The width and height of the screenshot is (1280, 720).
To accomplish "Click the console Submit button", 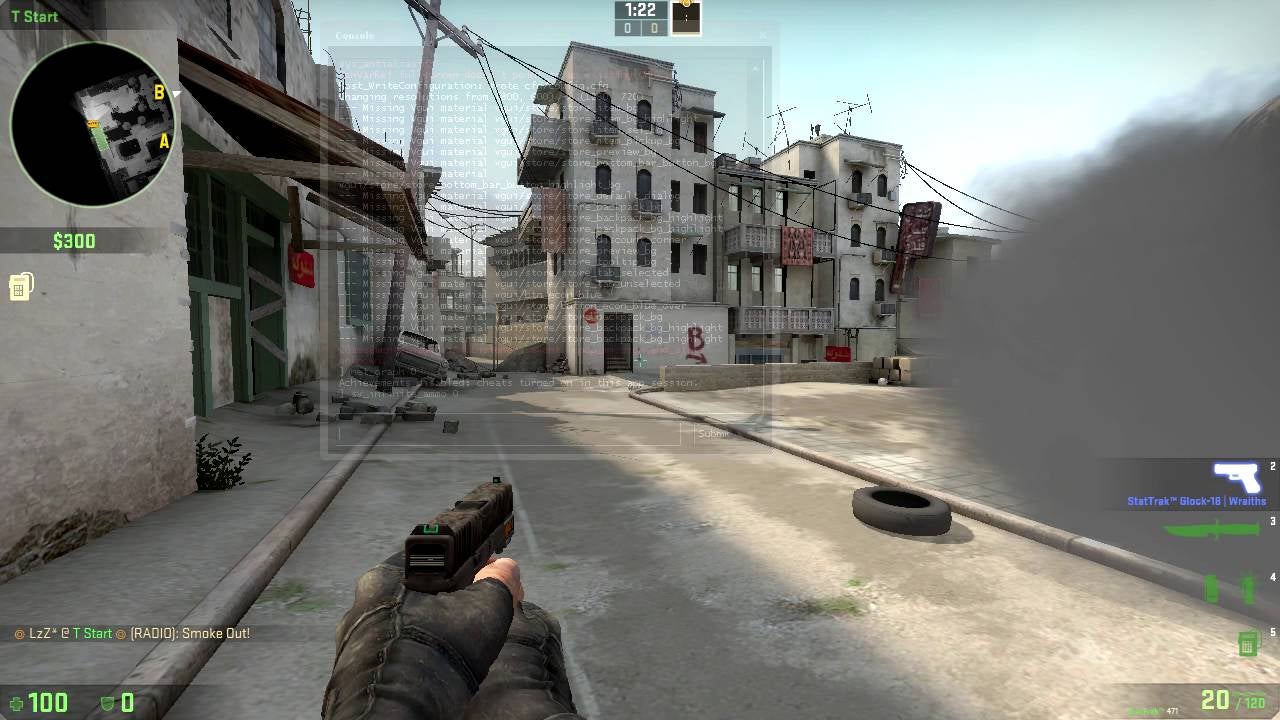I will click(714, 434).
